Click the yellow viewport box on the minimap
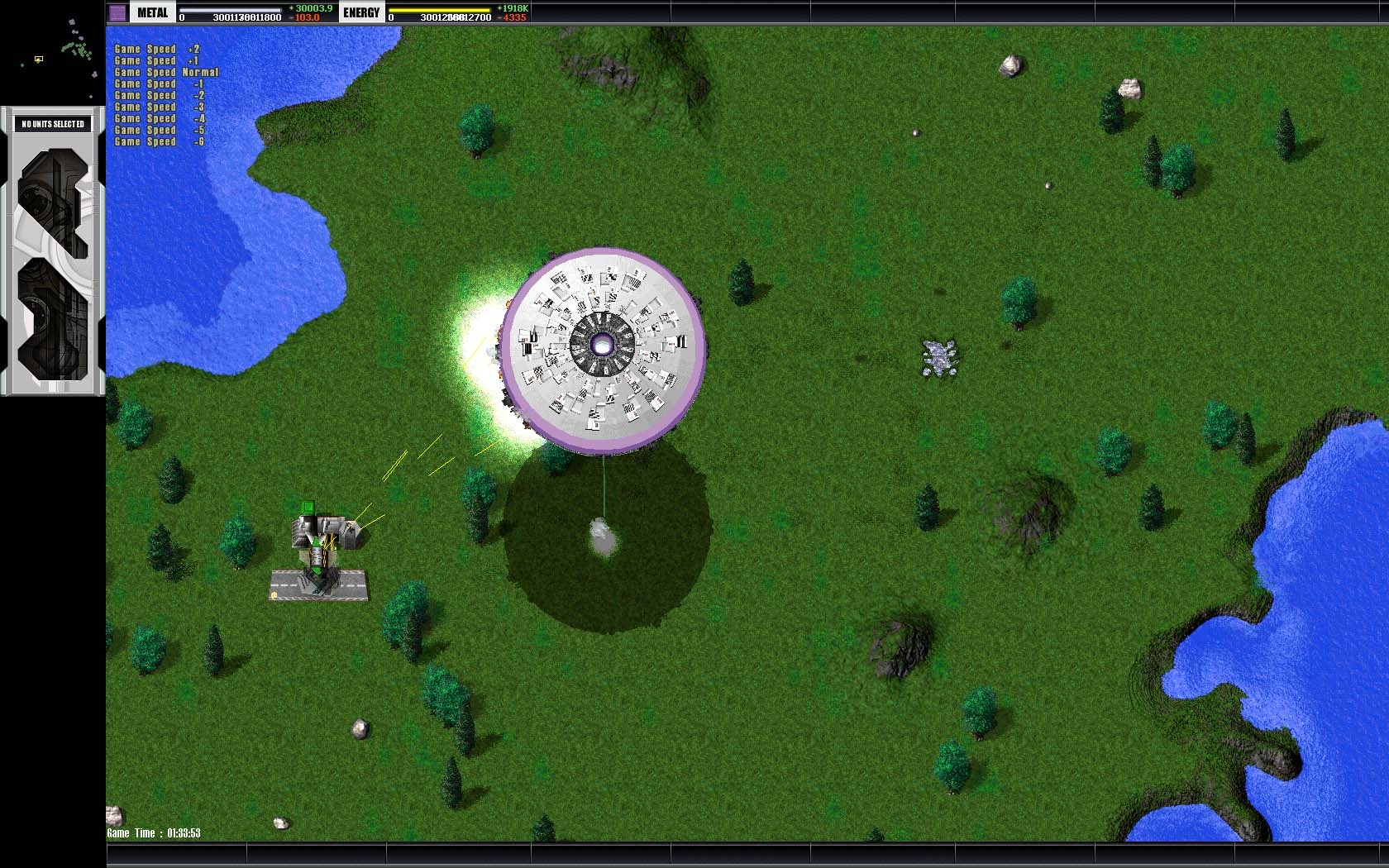The image size is (1389, 868). pyautogui.click(x=38, y=60)
